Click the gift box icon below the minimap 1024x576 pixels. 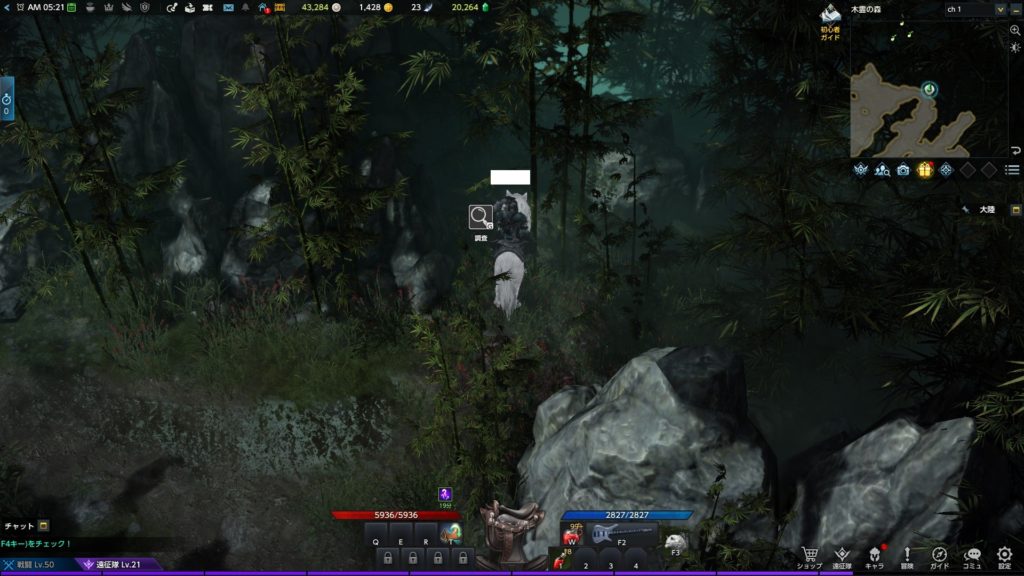pyautogui.click(x=925, y=170)
